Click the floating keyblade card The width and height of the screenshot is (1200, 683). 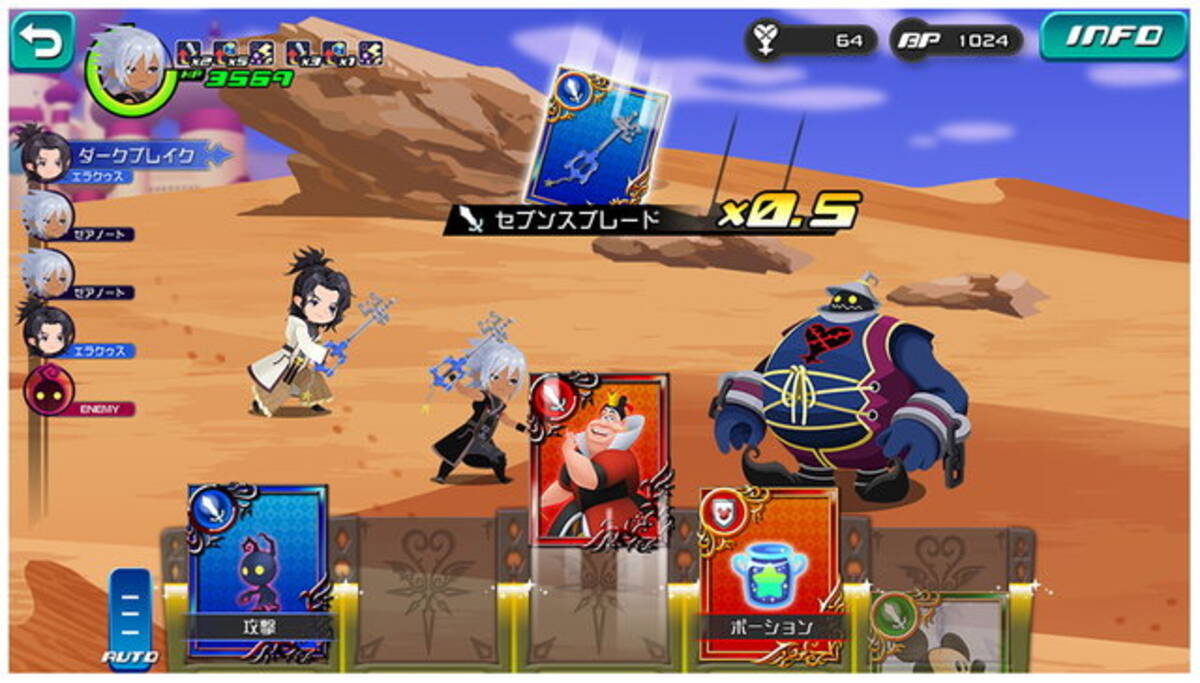(596, 135)
